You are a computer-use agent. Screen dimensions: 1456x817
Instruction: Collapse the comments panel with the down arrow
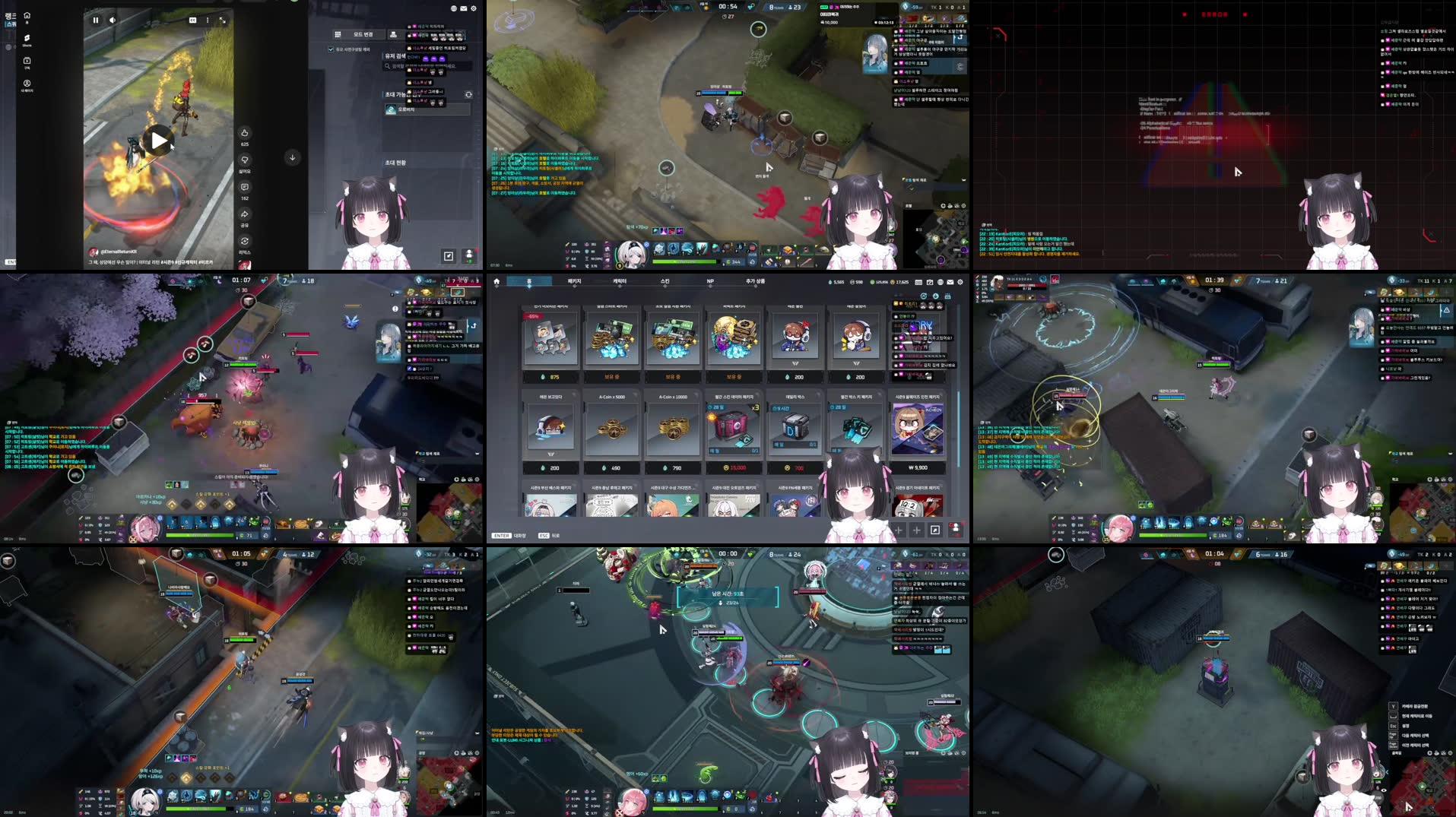click(292, 157)
